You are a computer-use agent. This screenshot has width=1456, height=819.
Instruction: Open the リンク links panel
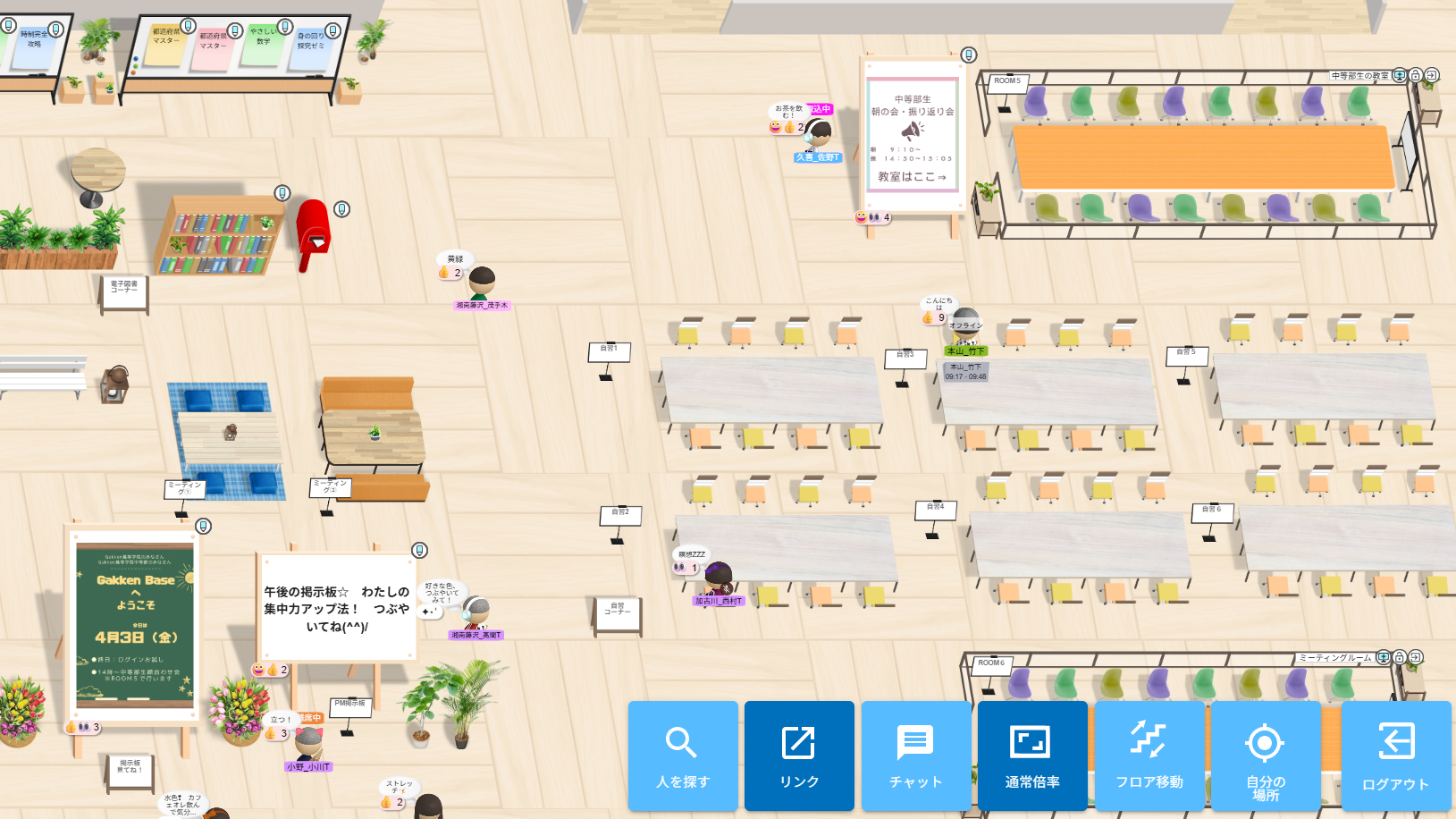799,756
